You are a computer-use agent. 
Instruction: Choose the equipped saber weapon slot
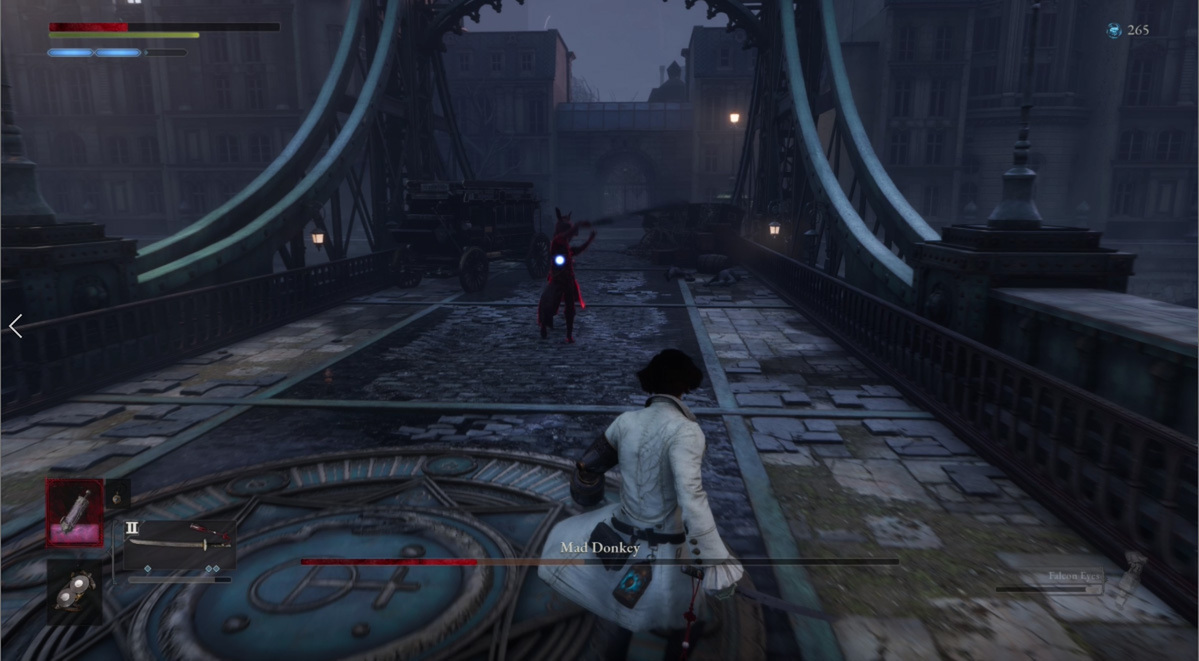[x=179, y=545]
